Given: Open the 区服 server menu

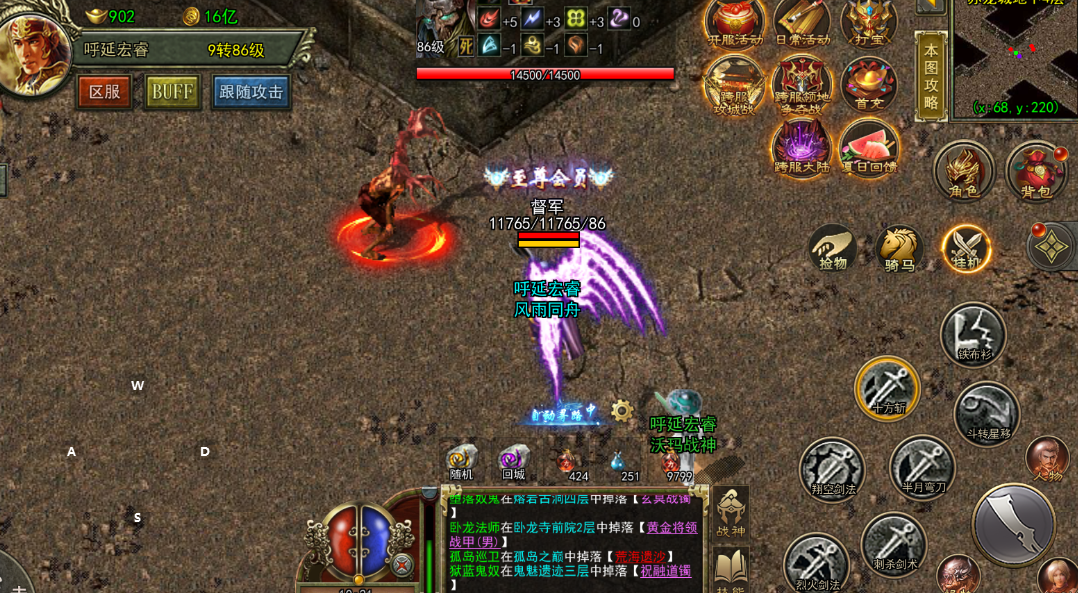Looking at the screenshot, I should click(x=104, y=92).
